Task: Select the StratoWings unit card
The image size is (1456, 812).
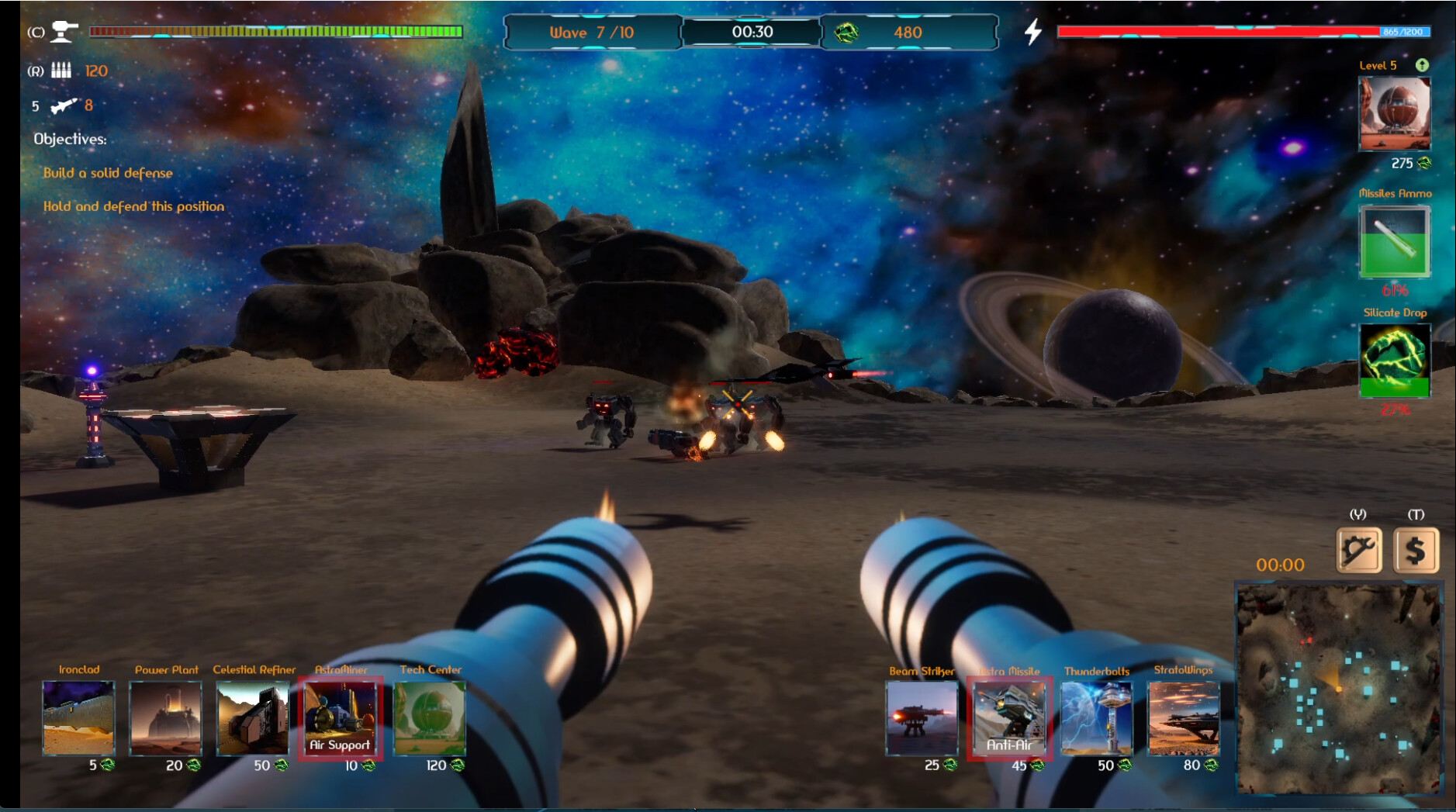Action: pyautogui.click(x=1183, y=718)
